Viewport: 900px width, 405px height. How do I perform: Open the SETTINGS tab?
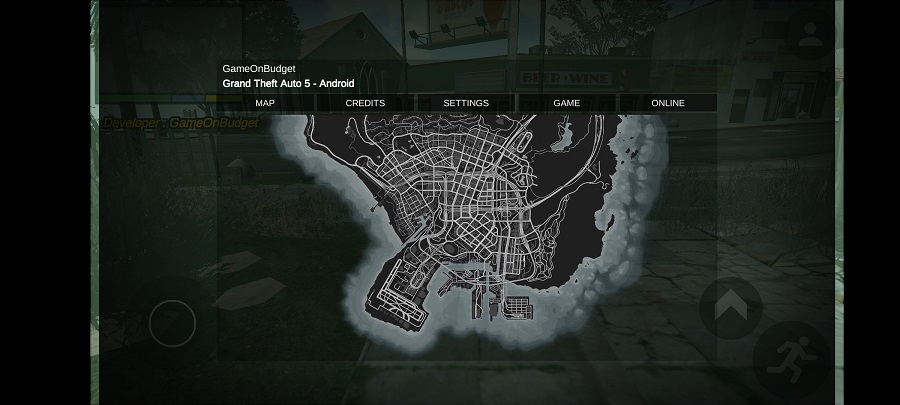pyautogui.click(x=466, y=103)
